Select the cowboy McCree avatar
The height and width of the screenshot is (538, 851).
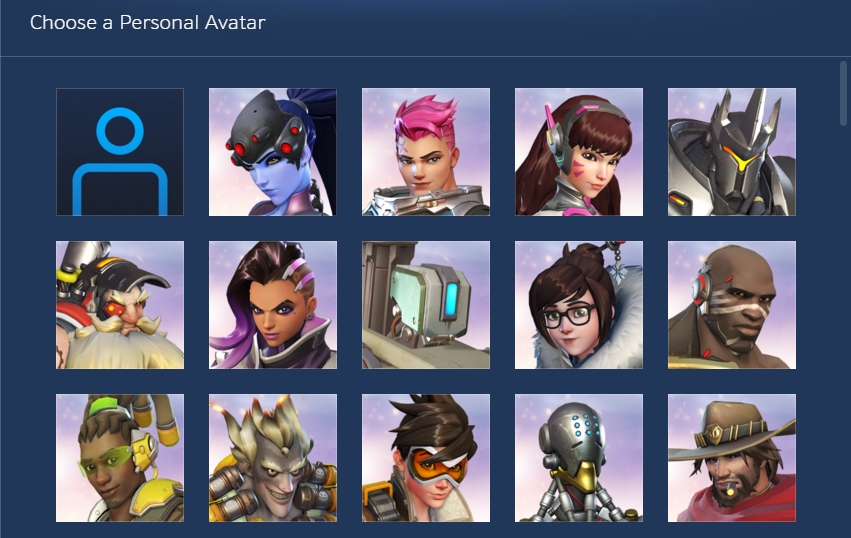[732, 458]
